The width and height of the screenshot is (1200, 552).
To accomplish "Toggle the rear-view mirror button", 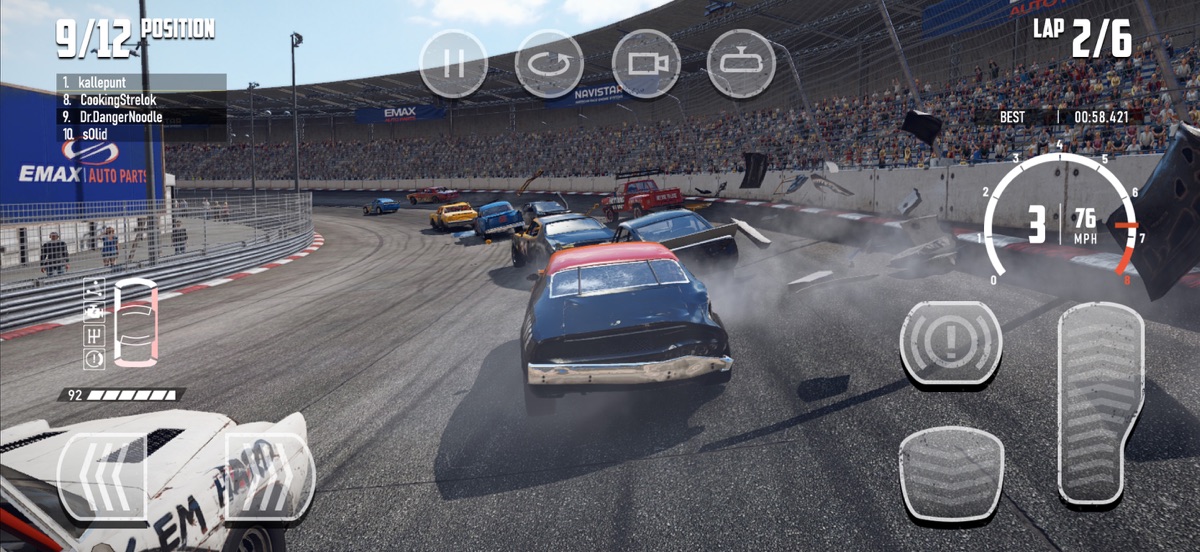I will point(741,64).
